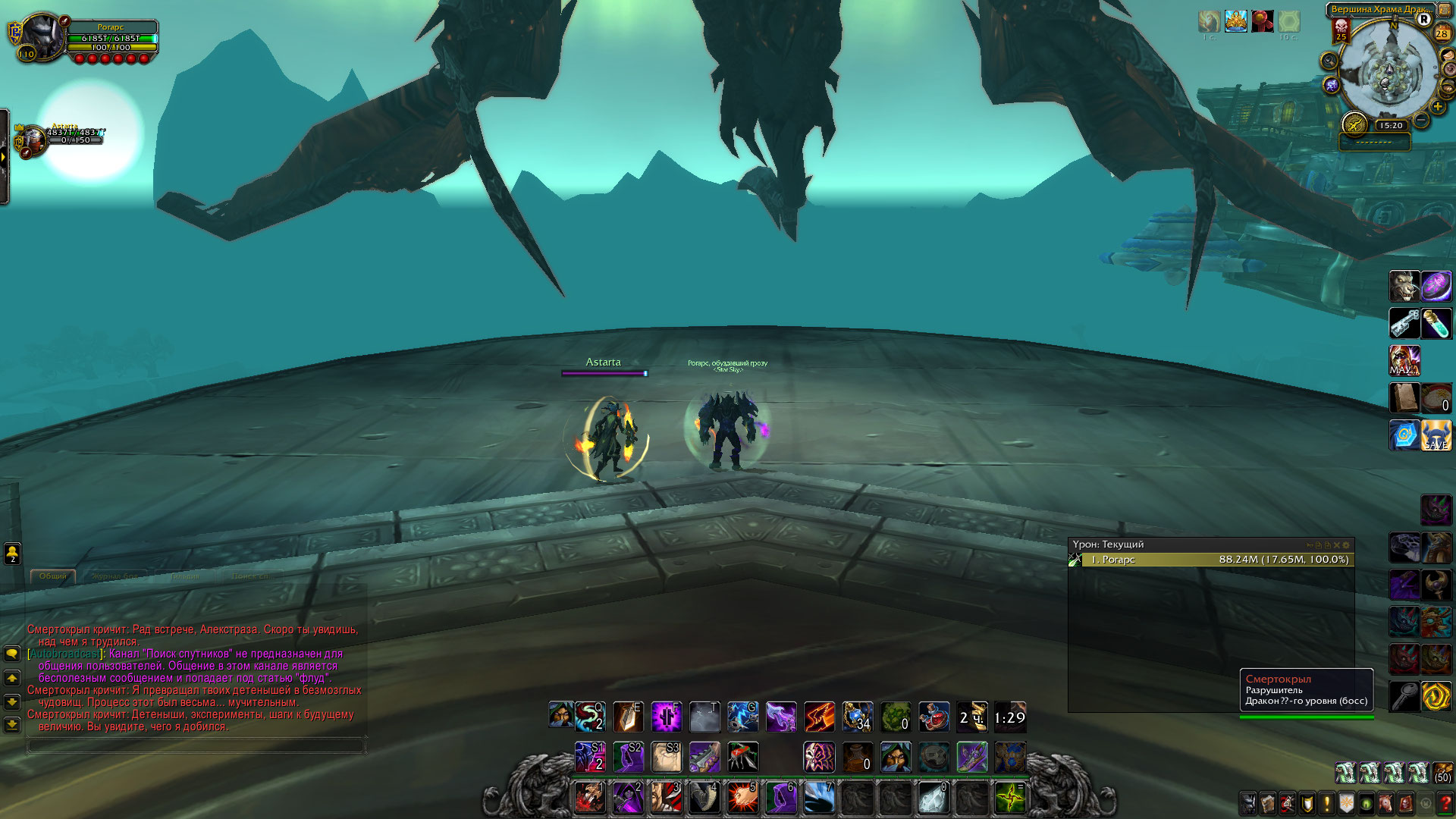Open the calendar showing day 28
The width and height of the screenshot is (1456, 819).
(x=1442, y=33)
